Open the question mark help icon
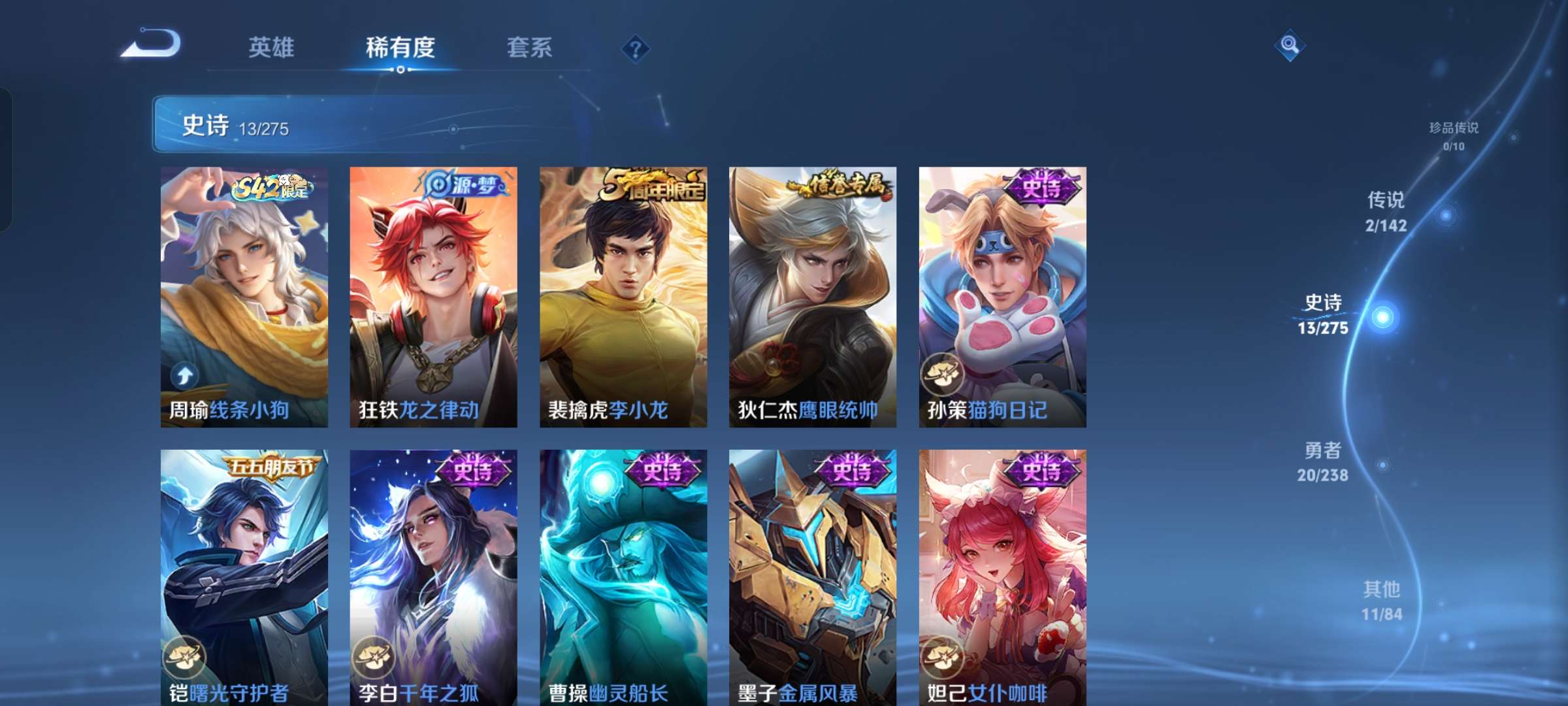Image resolution: width=1568 pixels, height=706 pixels. click(x=635, y=49)
